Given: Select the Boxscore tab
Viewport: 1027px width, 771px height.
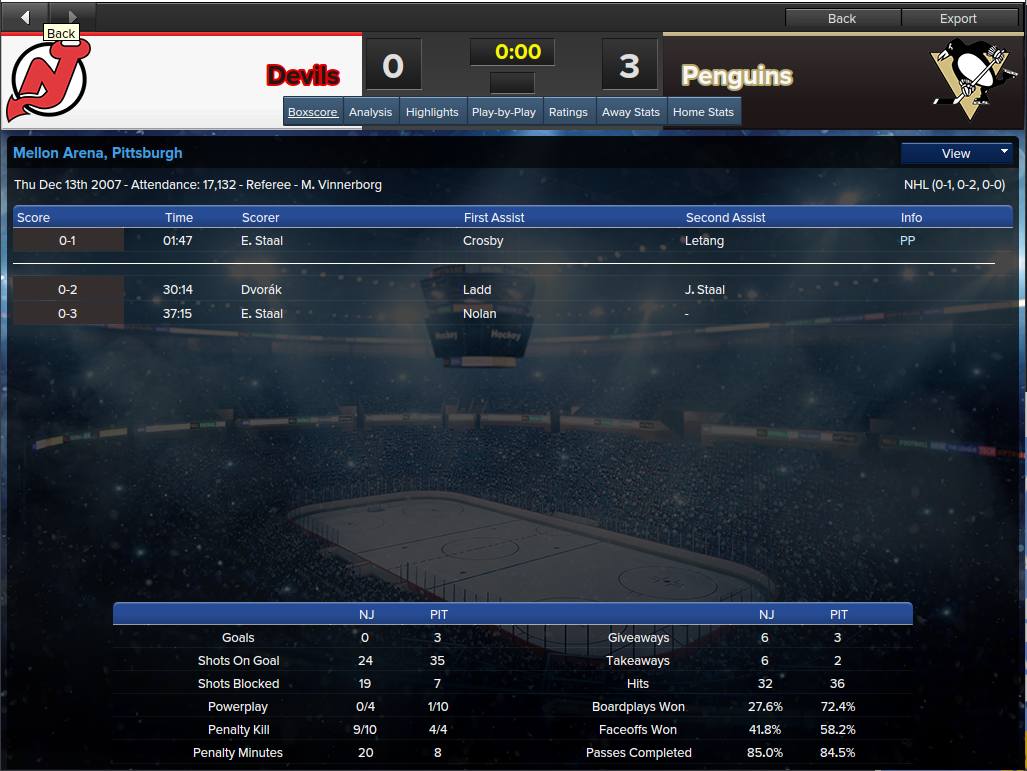Looking at the screenshot, I should click(313, 112).
